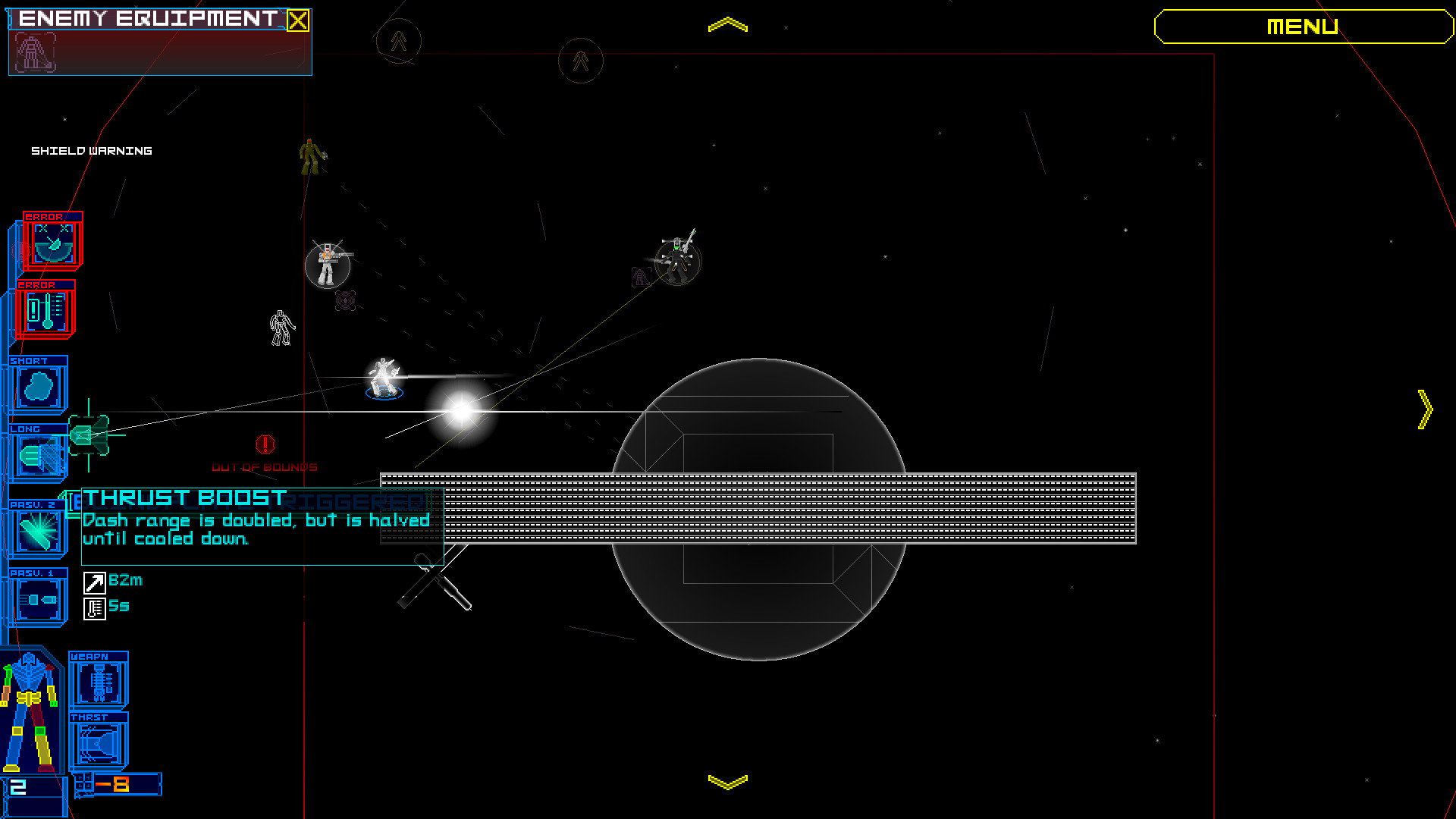Toggle the enemy mech thumbnail in Enemy Equipment

tap(36, 52)
